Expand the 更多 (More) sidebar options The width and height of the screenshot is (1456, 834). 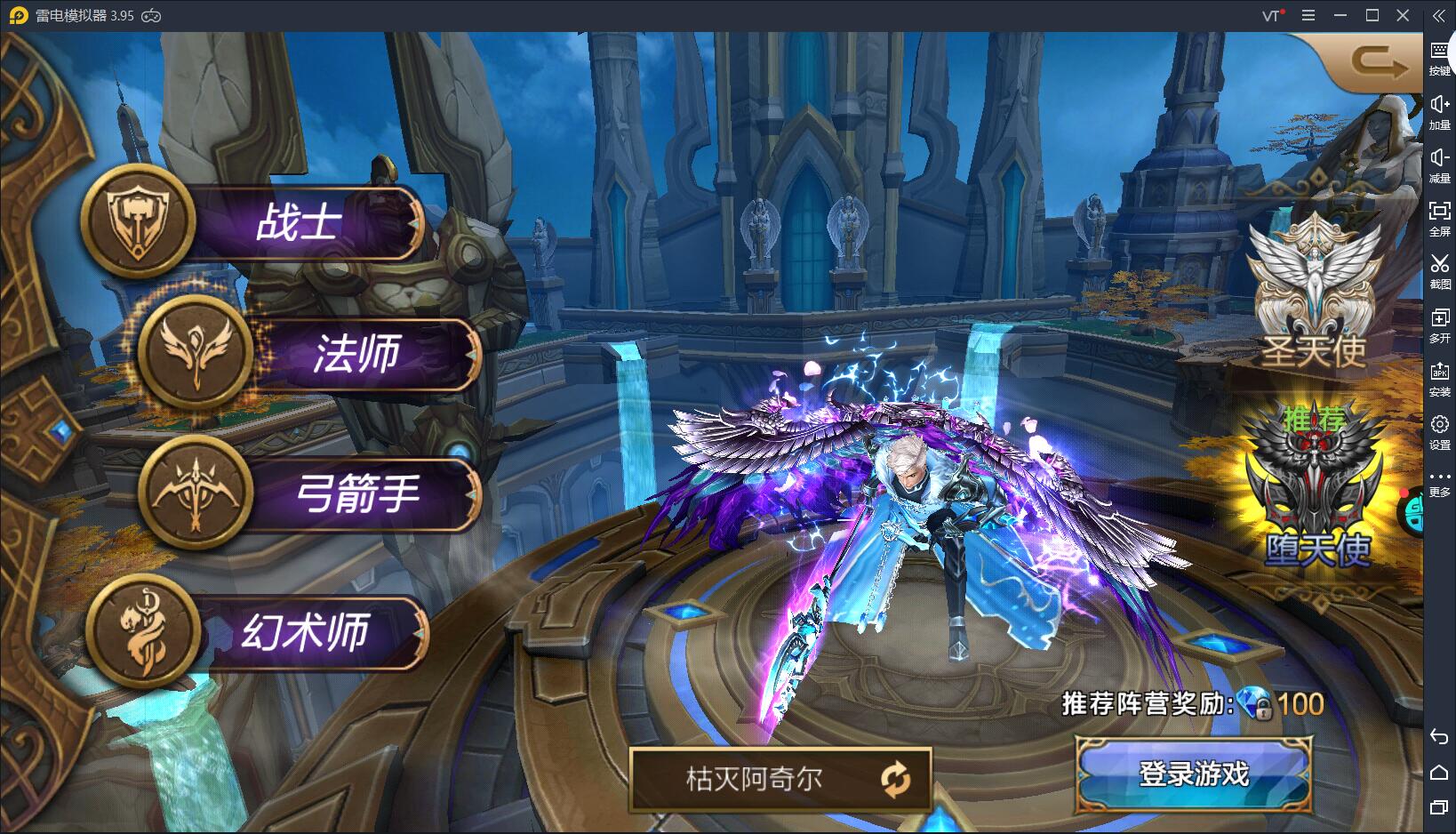point(1442,485)
